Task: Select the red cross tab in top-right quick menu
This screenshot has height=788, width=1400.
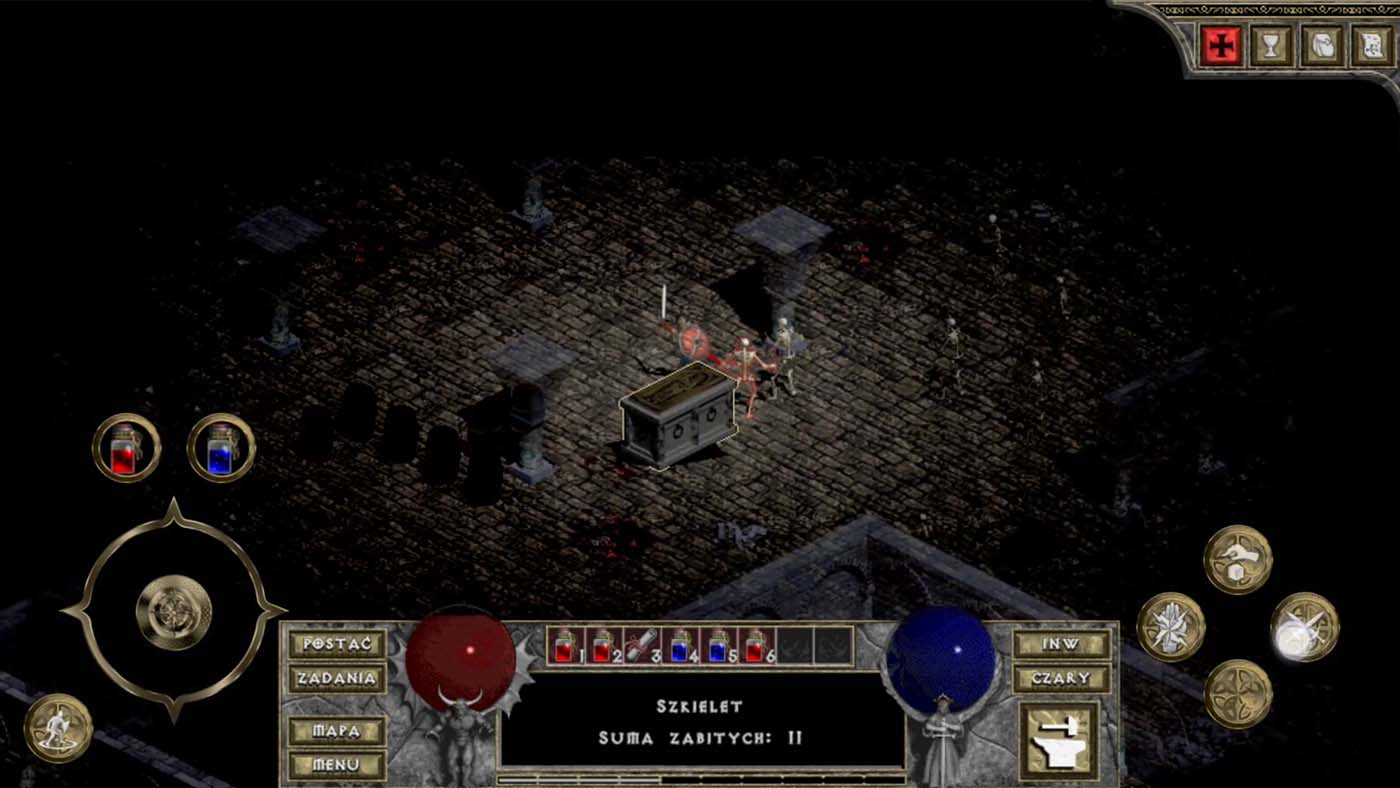Action: [x=1222, y=45]
